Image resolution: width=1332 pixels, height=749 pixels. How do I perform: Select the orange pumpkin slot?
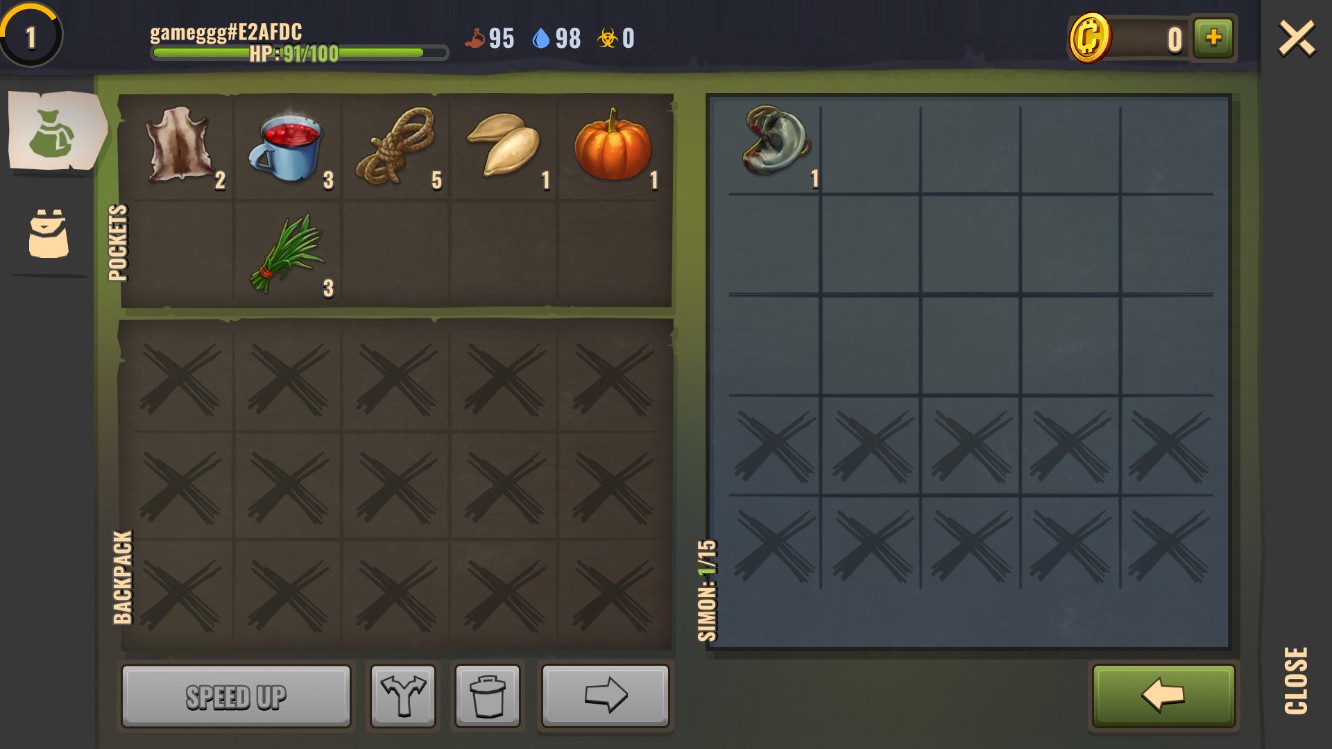[x=613, y=148]
